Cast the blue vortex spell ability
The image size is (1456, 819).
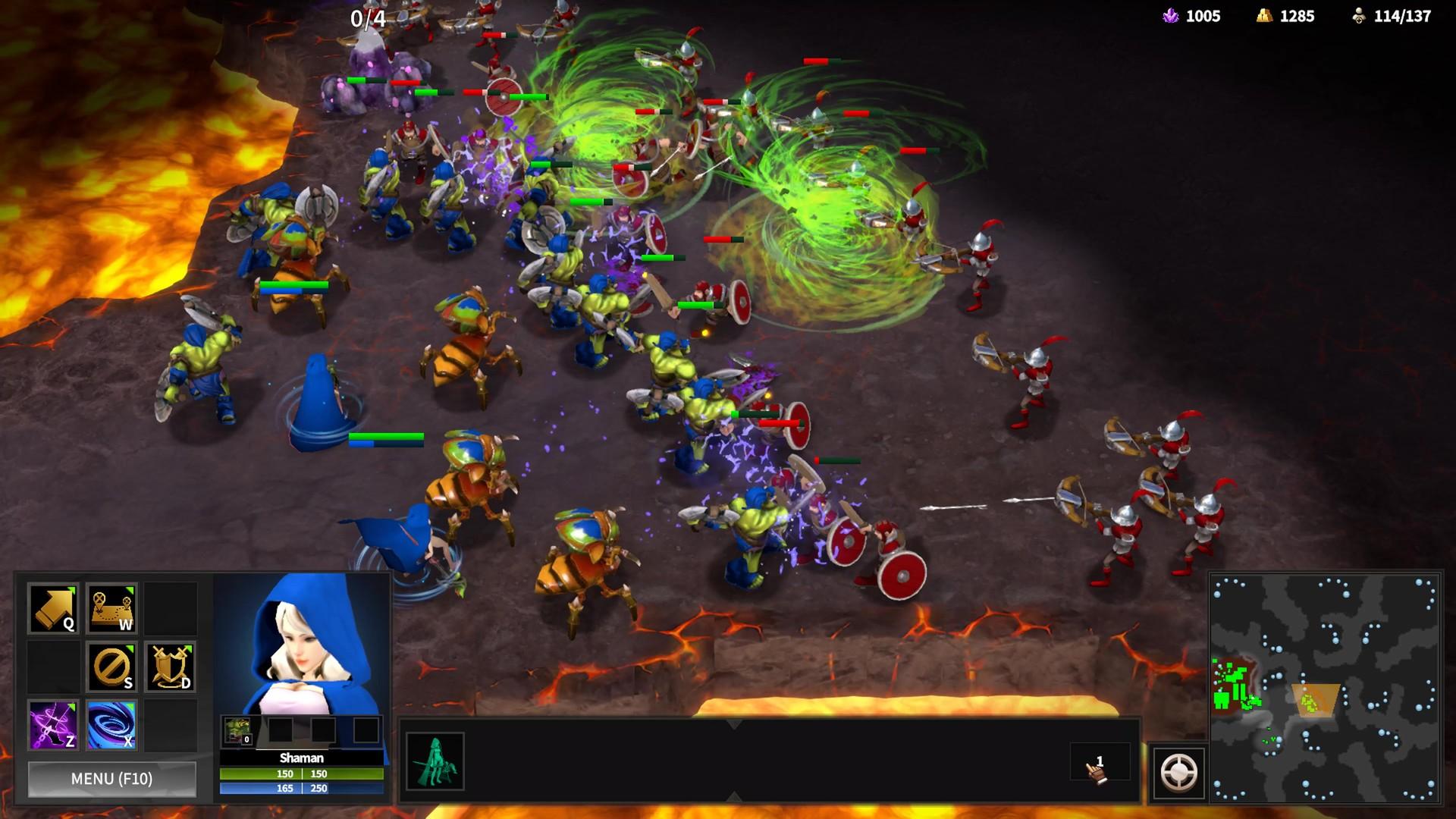(x=112, y=725)
